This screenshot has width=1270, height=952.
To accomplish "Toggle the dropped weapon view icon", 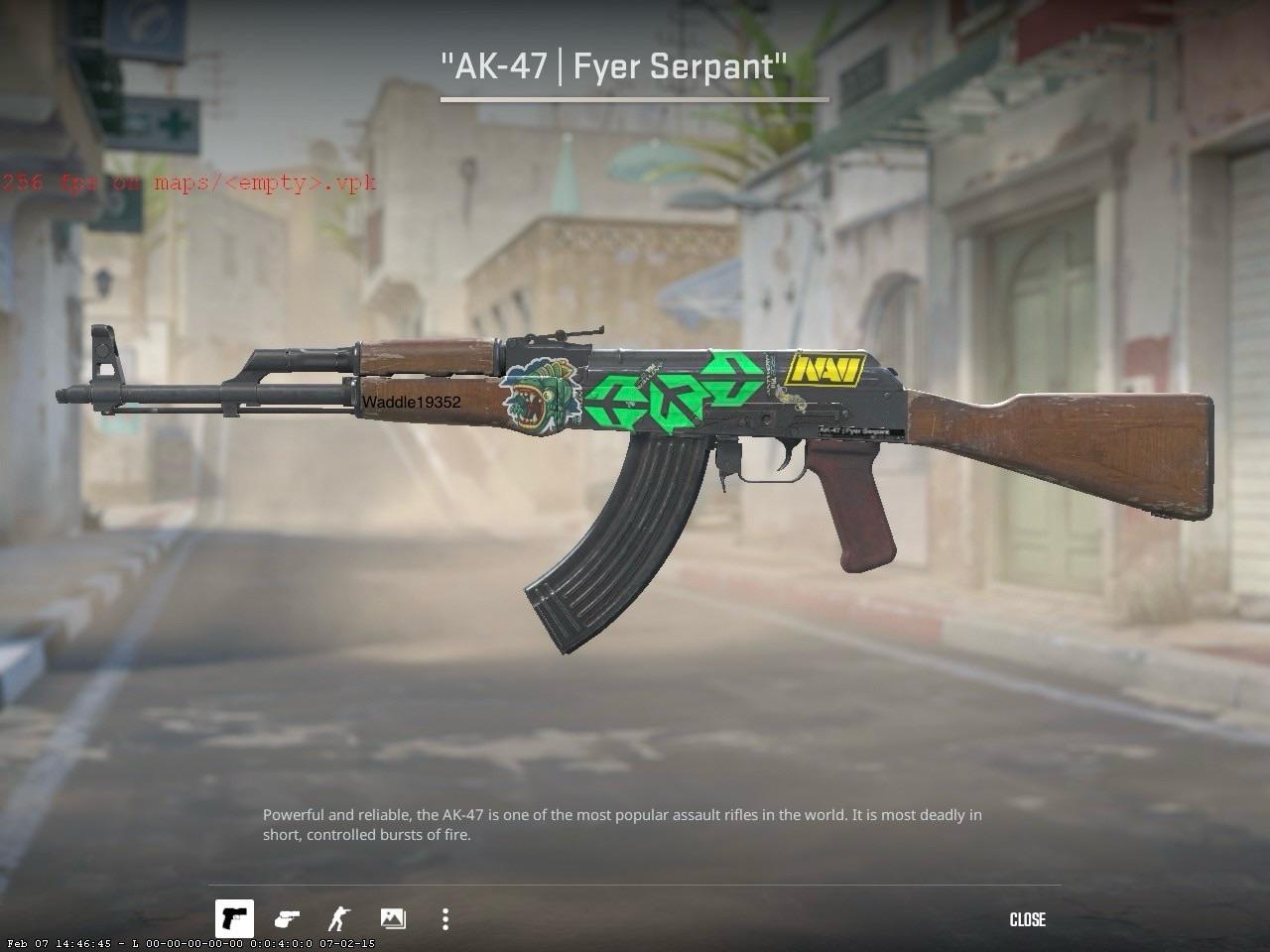I will point(288,919).
